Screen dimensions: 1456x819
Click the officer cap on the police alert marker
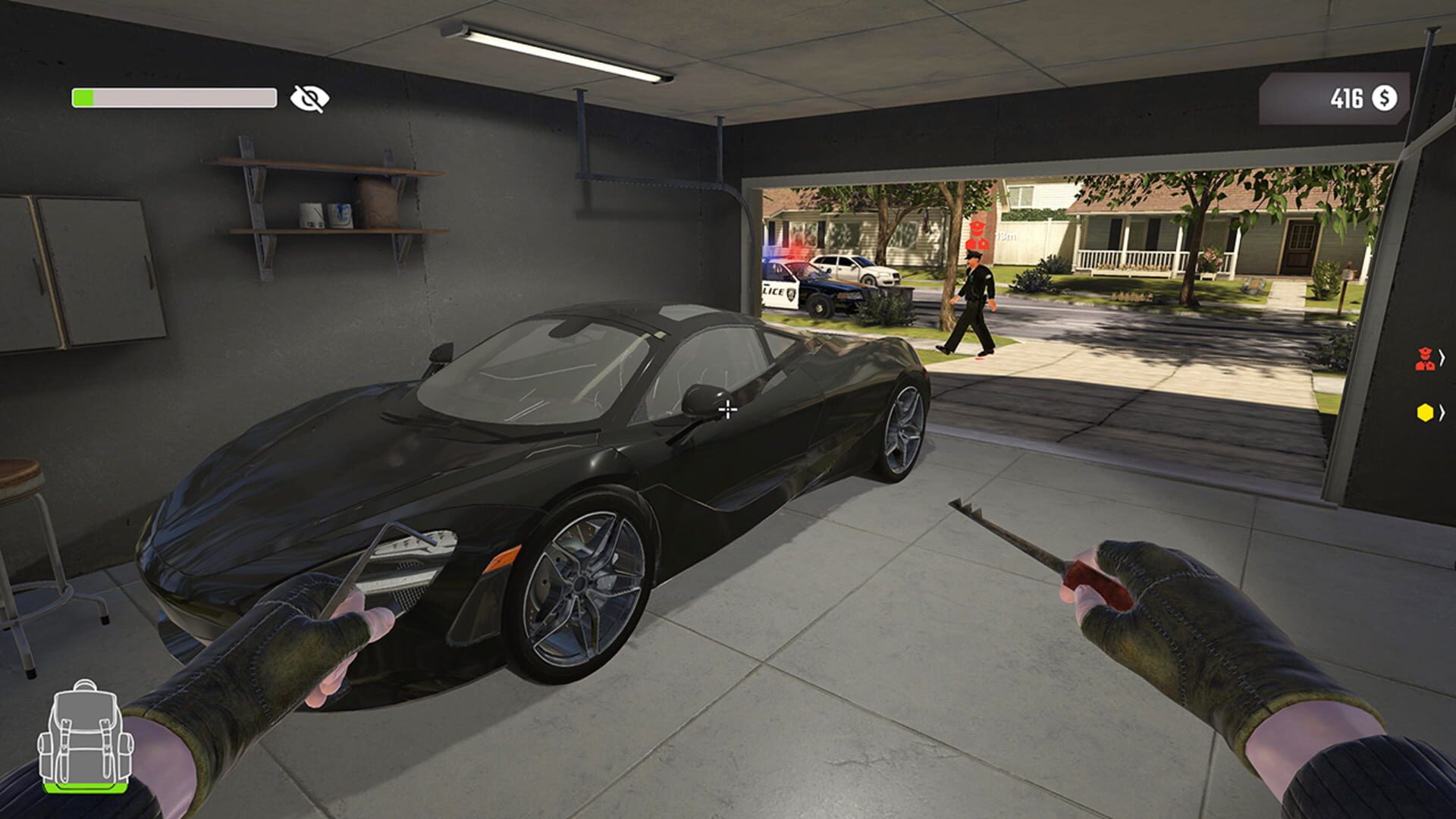tap(1424, 350)
